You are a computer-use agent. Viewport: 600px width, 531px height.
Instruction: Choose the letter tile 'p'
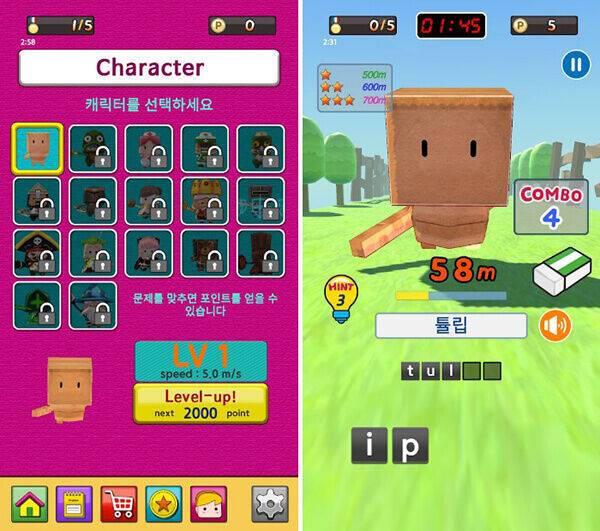(x=409, y=446)
